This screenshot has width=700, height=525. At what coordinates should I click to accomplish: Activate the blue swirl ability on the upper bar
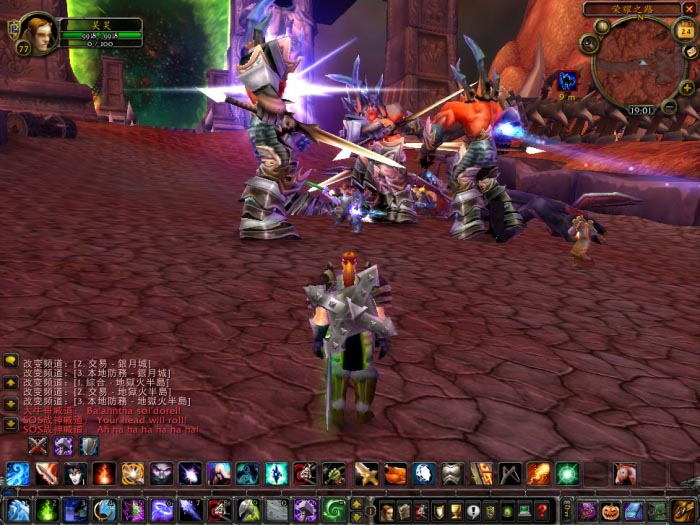click(x=17, y=474)
